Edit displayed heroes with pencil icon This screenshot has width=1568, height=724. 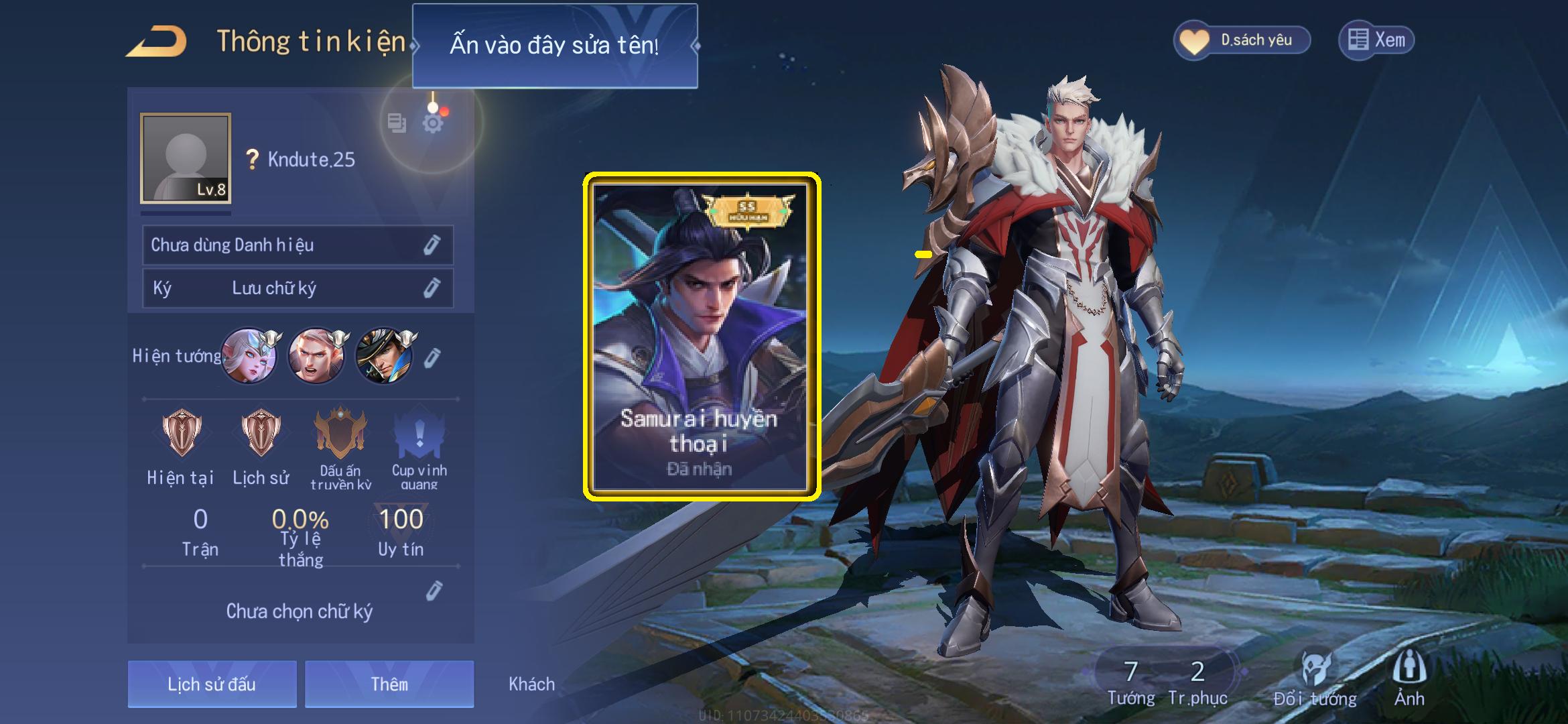click(x=432, y=357)
